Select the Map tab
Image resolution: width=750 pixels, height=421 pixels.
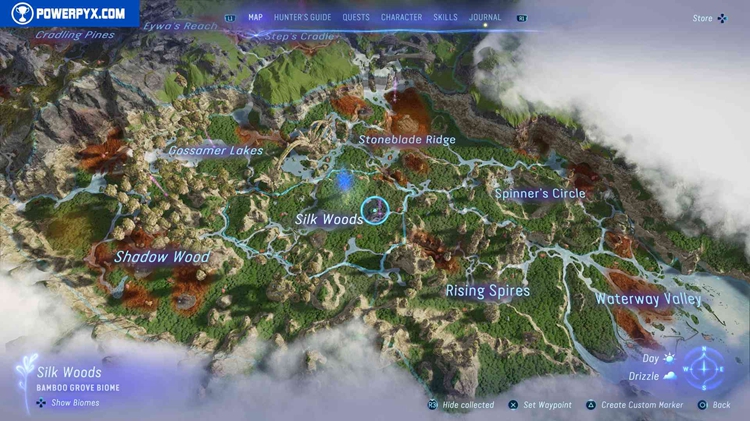[x=255, y=17]
